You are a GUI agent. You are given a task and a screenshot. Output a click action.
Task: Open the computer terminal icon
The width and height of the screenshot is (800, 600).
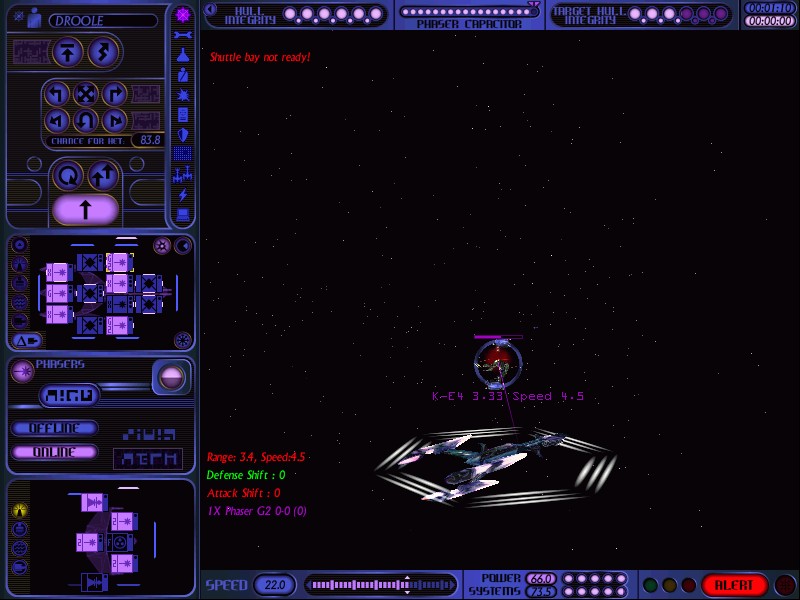click(183, 214)
